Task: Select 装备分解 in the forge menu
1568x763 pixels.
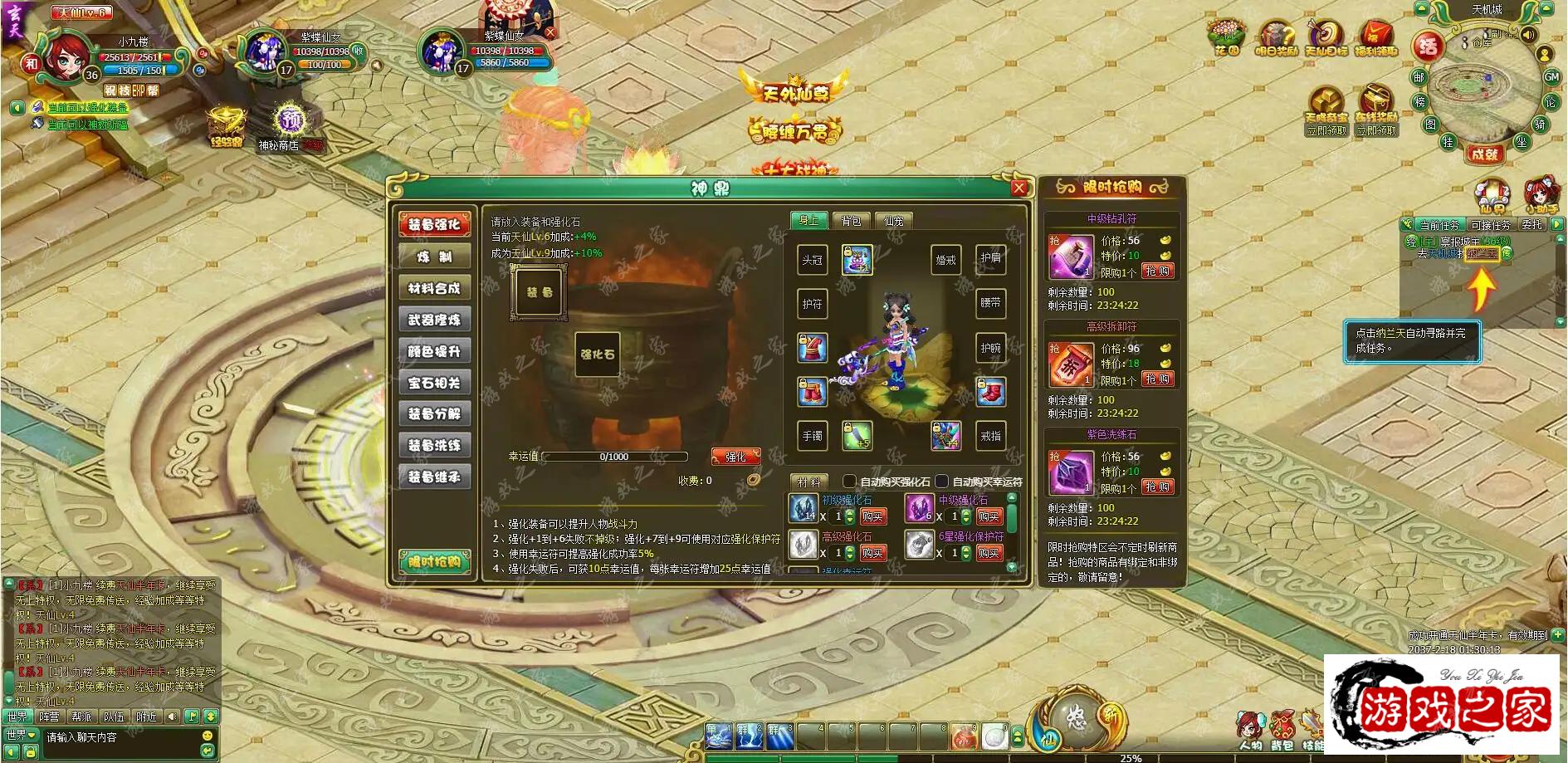Action: click(434, 413)
